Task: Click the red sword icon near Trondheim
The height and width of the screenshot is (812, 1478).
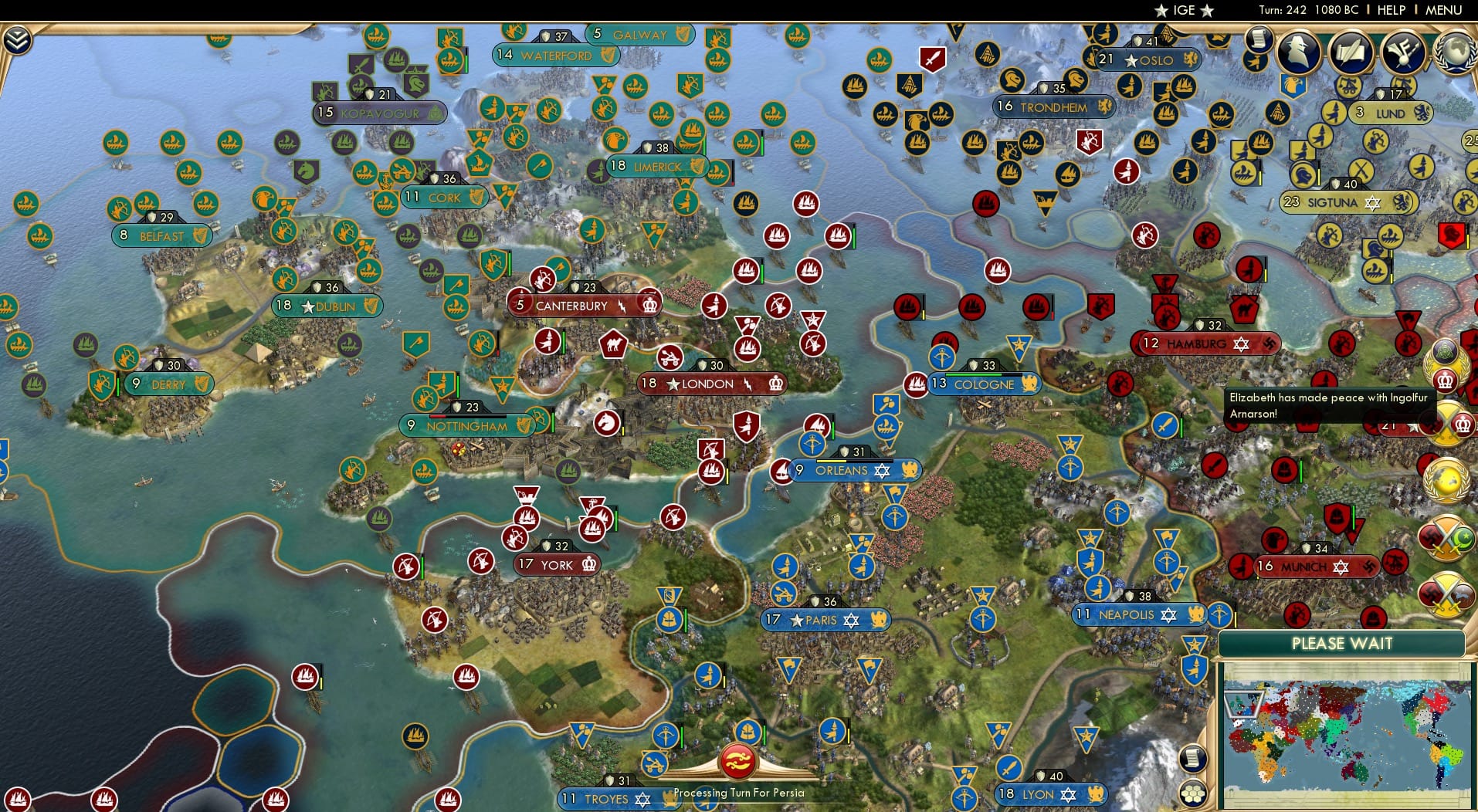Action: pos(931,58)
